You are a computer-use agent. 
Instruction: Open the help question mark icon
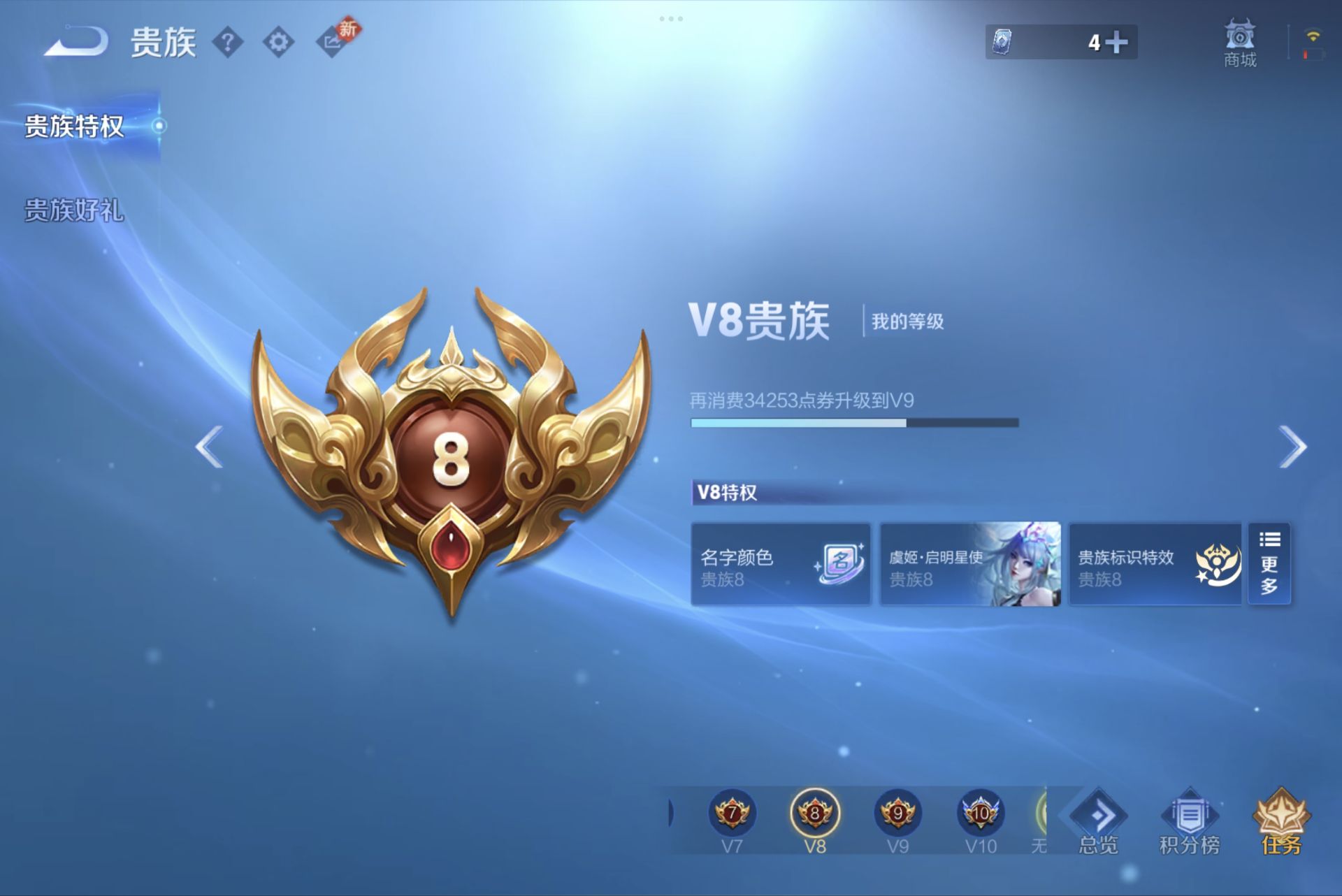coord(229,40)
